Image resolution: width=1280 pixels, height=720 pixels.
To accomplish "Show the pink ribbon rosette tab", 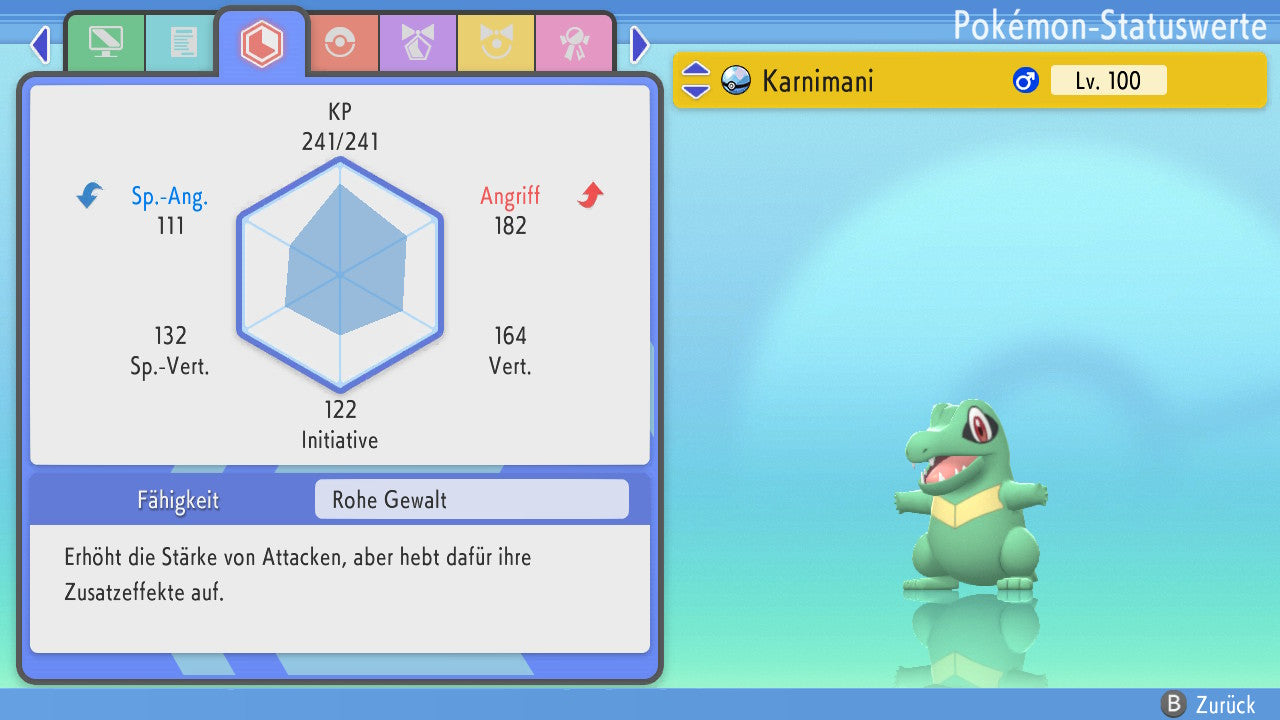I will (x=573, y=43).
